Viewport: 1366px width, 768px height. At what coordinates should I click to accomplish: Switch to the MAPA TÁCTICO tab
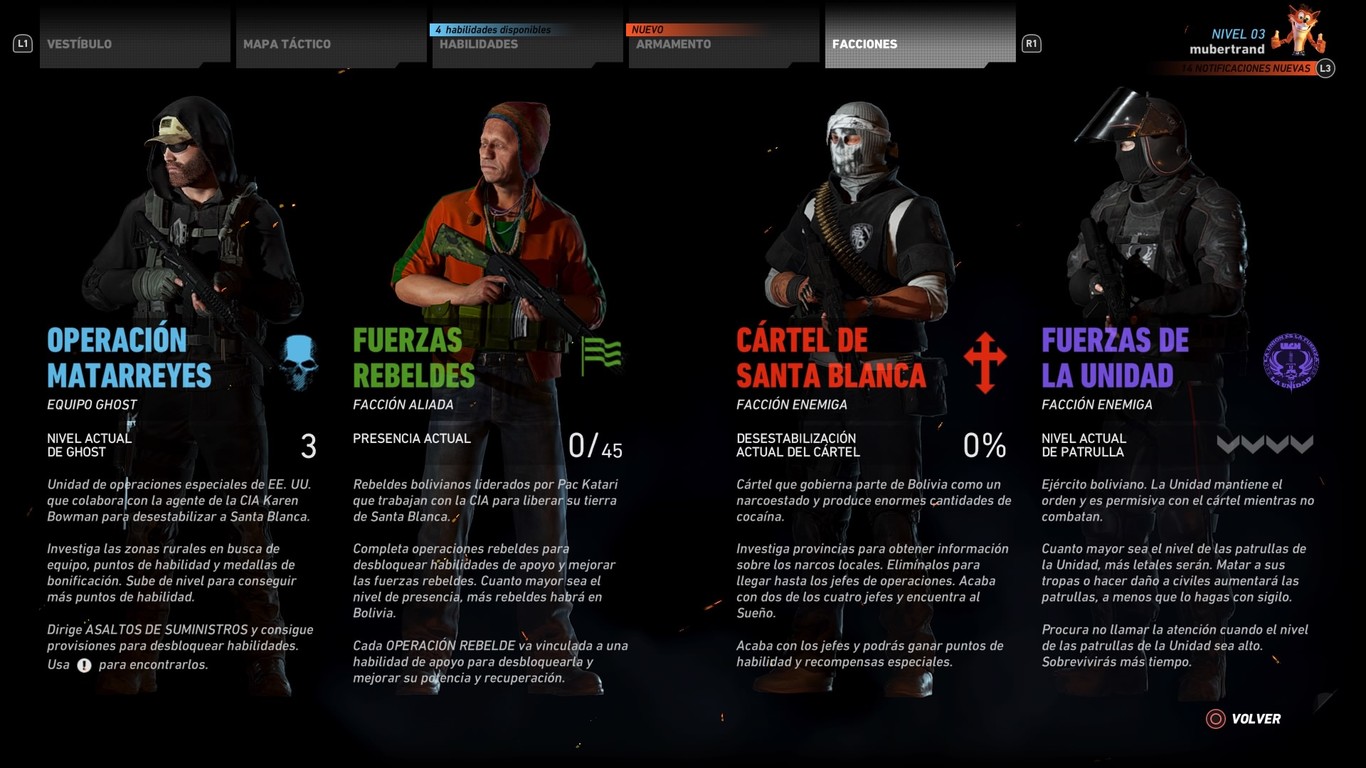(x=287, y=43)
